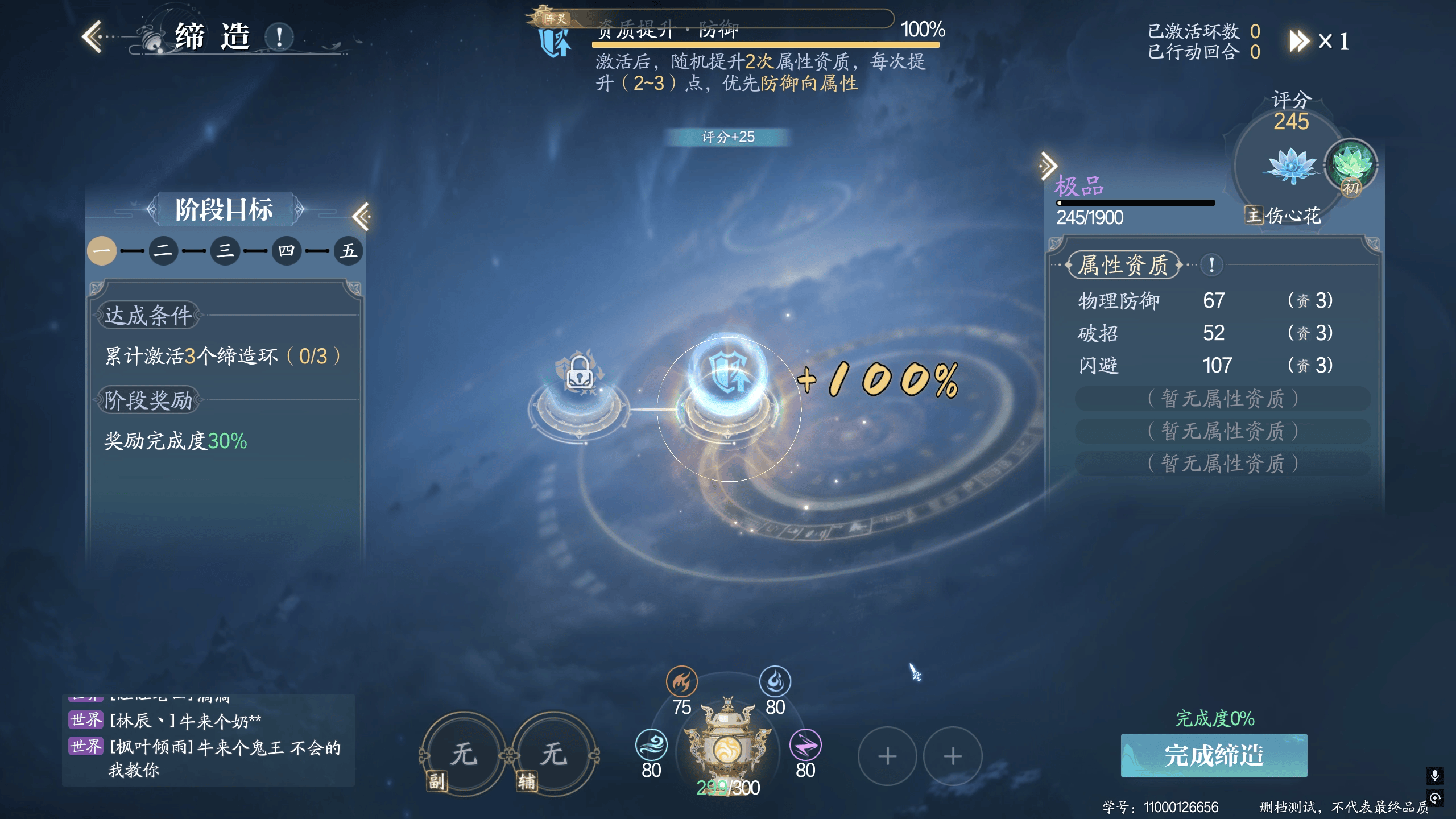1456x819 pixels.
Task: Select the fire element icon
Action: [681, 681]
